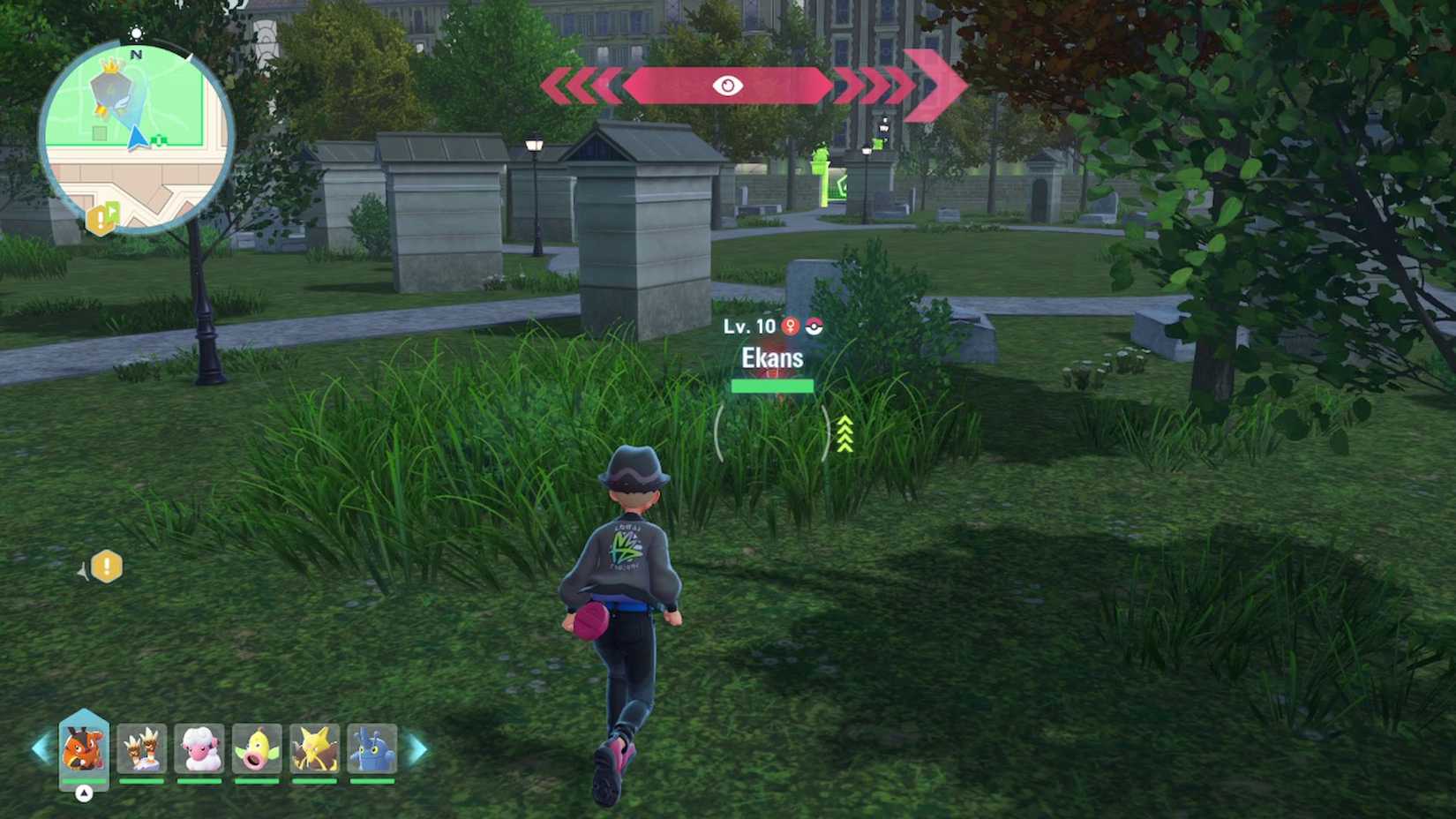Select Weepinbell in the party lineup
The height and width of the screenshot is (819, 1456).
[258, 749]
